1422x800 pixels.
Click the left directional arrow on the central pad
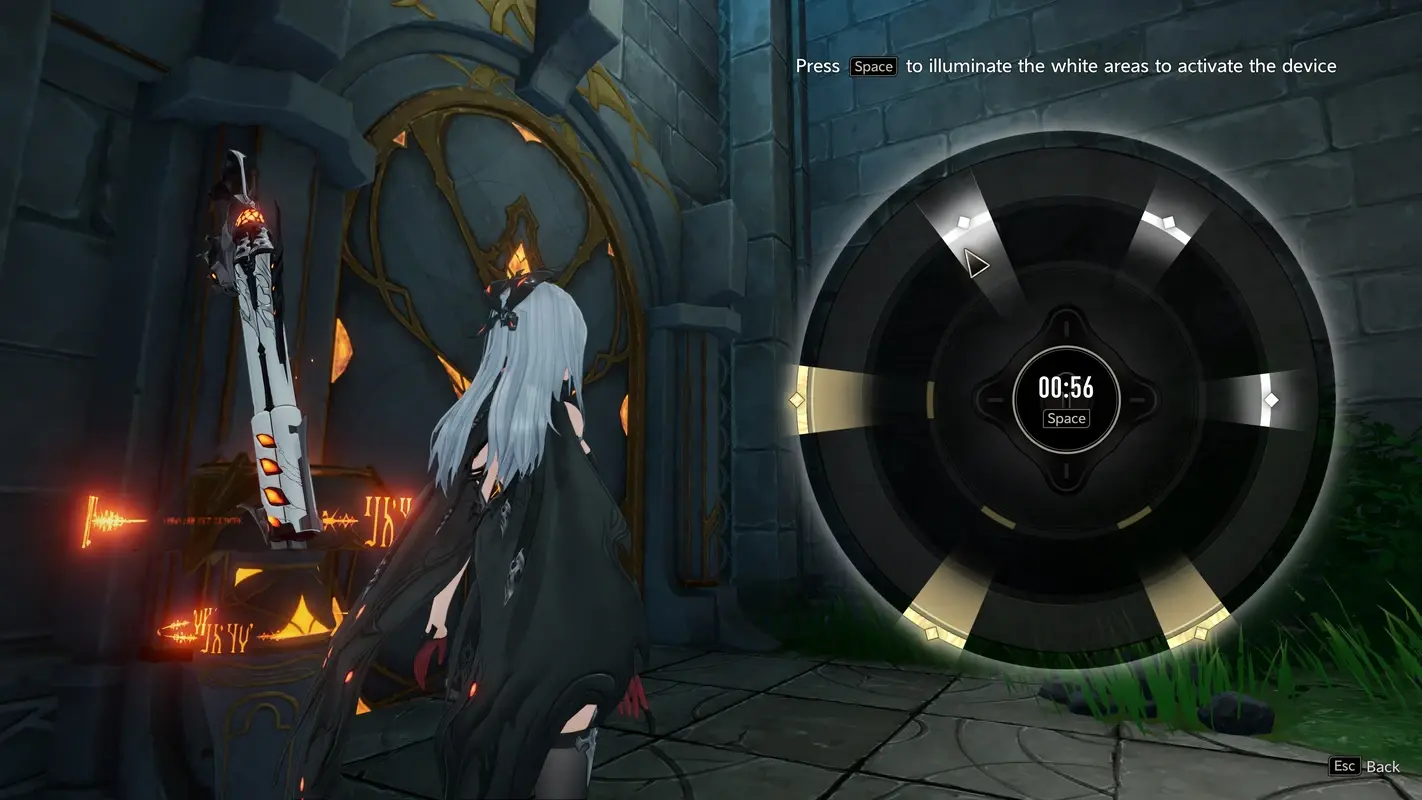995,398
